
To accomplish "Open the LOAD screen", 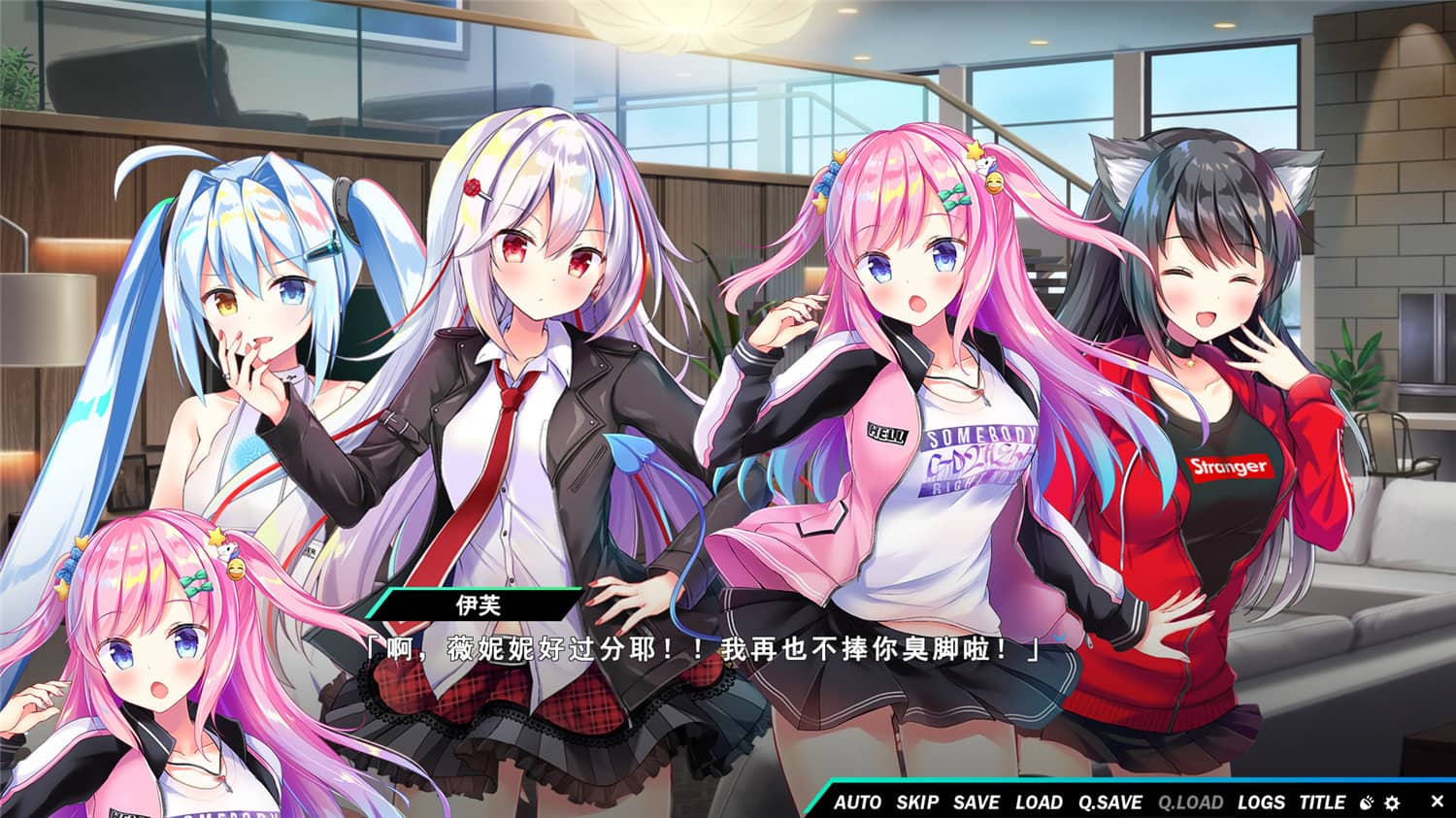I will point(1040,802).
